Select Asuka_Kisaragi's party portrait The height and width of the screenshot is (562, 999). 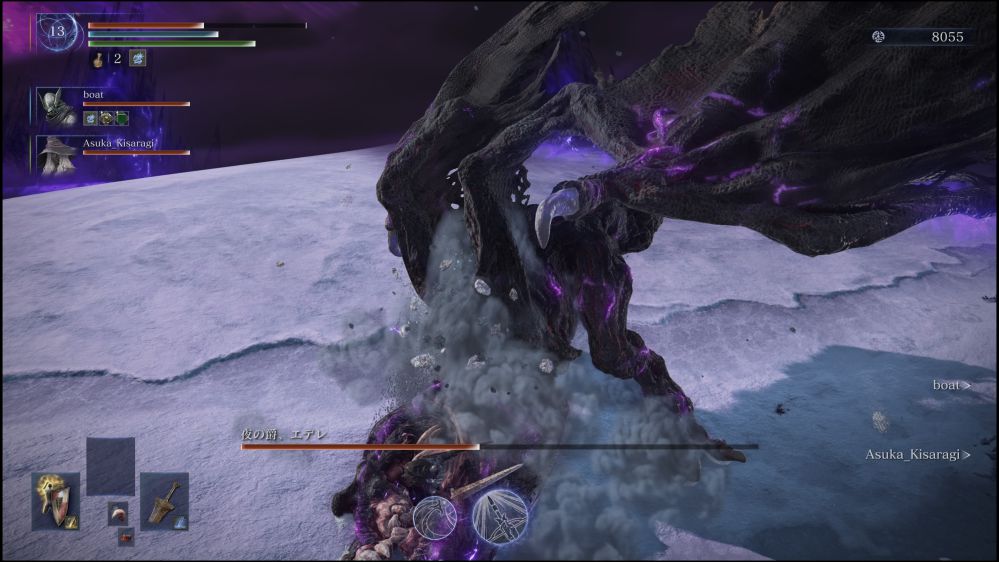(56, 153)
